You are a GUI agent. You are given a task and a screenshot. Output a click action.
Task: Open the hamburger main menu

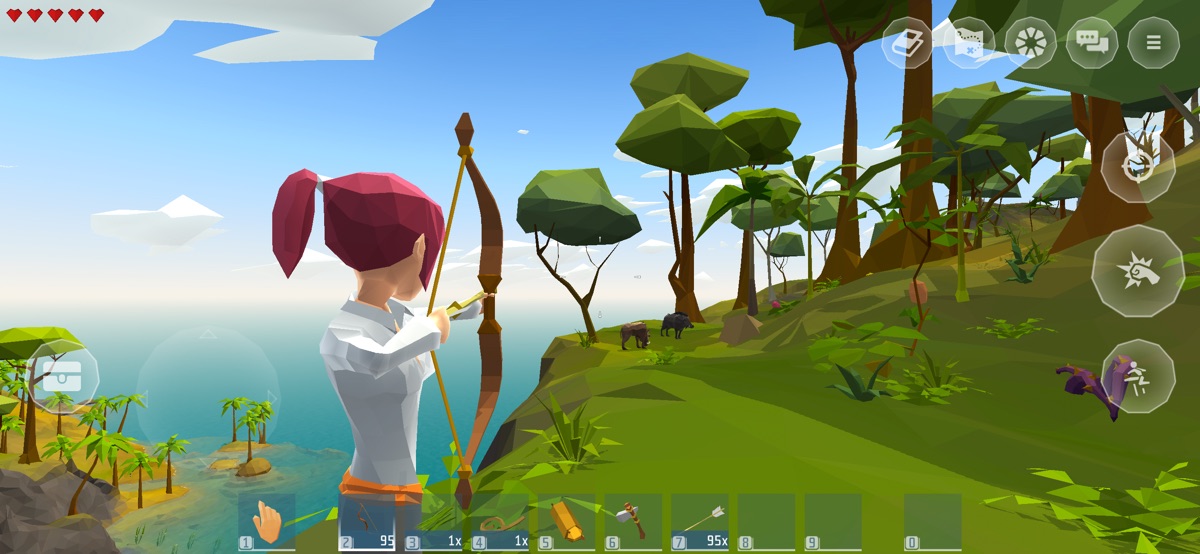[x=1153, y=43]
